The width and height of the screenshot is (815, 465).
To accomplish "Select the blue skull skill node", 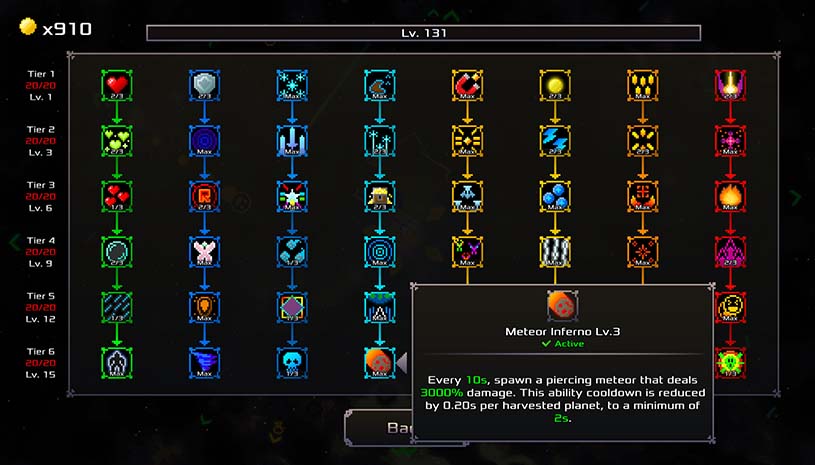I will (x=292, y=361).
